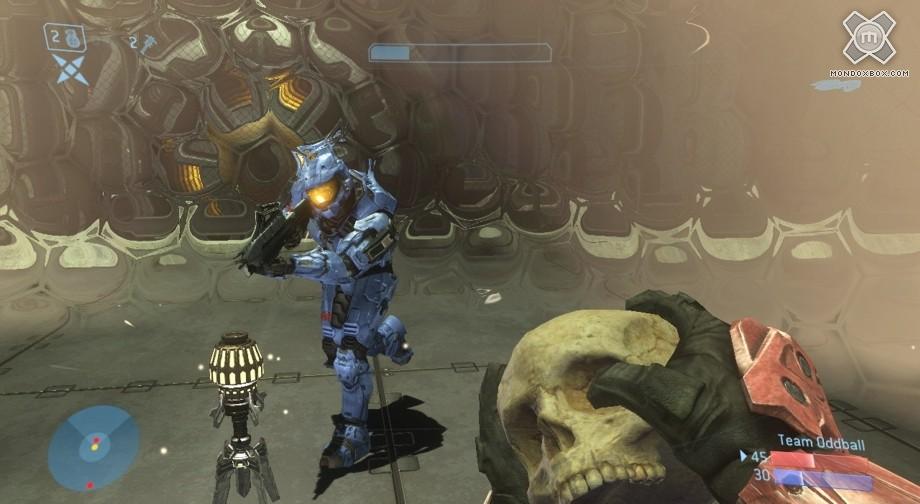The height and width of the screenshot is (504, 920).
Task: Activate the four-pointed equipment icon
Action: 70,69
